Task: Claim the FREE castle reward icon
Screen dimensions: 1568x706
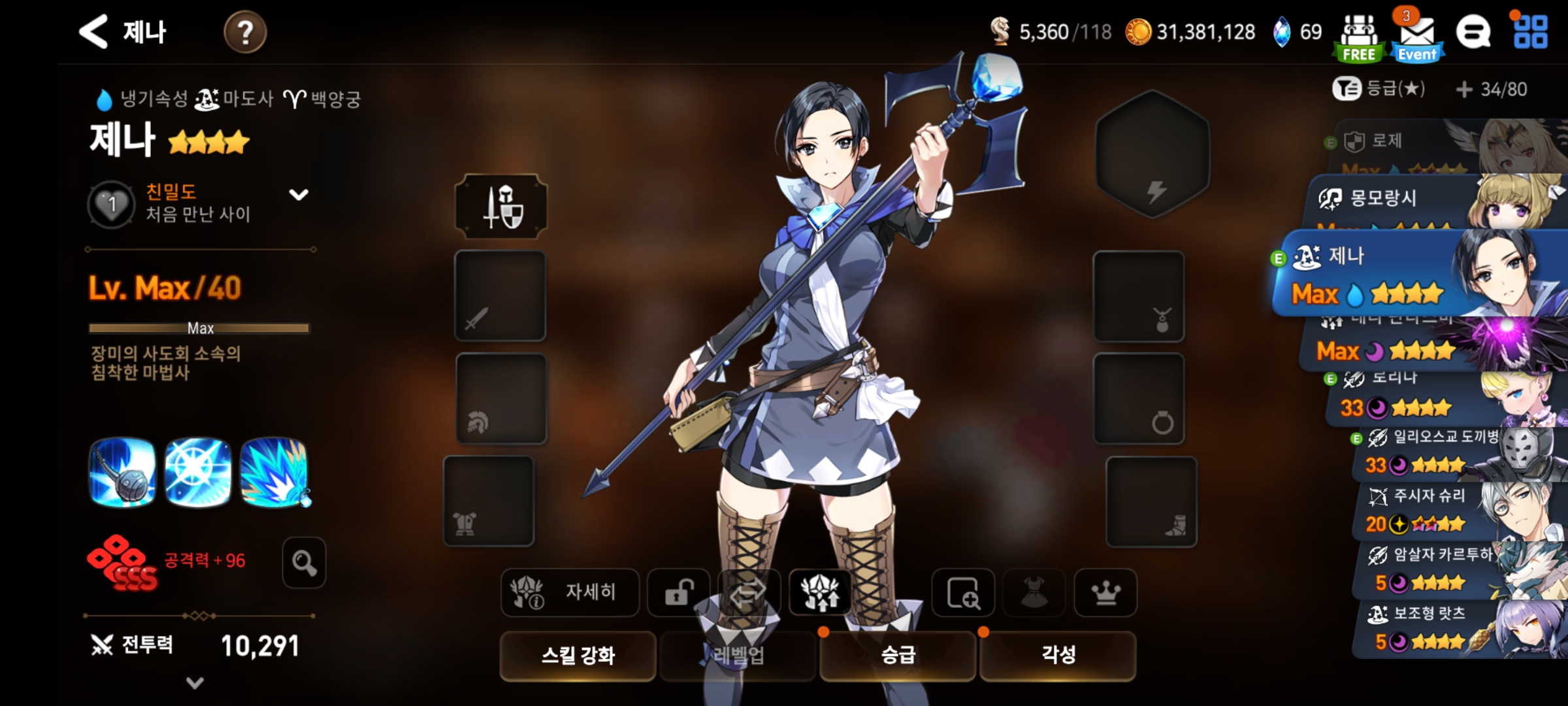Action: coord(1359,38)
